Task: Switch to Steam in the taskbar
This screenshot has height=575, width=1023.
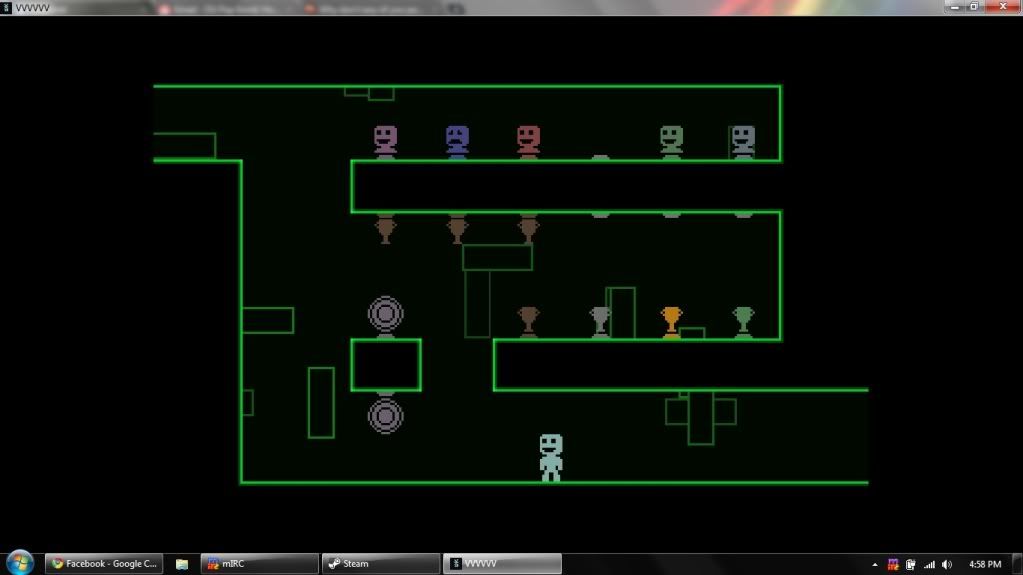Action: (x=379, y=564)
